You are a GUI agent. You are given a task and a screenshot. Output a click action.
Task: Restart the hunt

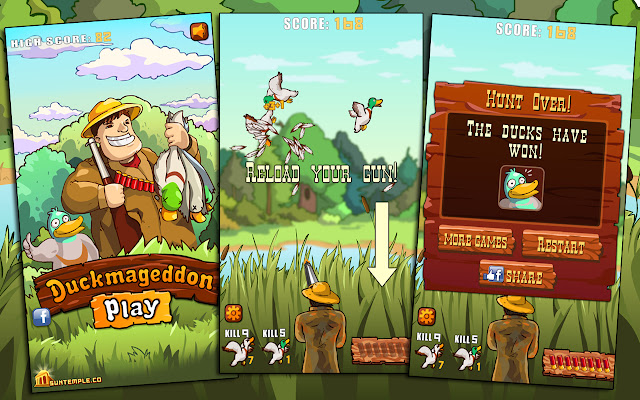pos(553,242)
